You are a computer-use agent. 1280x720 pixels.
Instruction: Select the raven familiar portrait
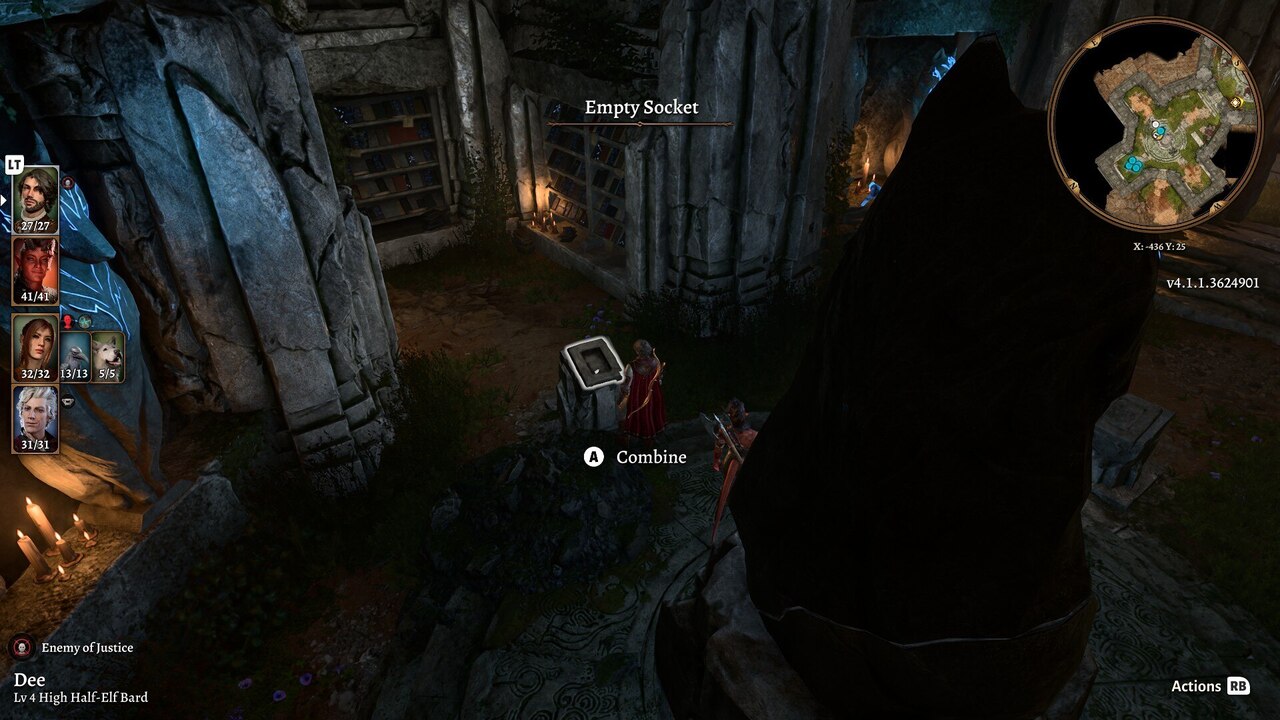tap(74, 356)
